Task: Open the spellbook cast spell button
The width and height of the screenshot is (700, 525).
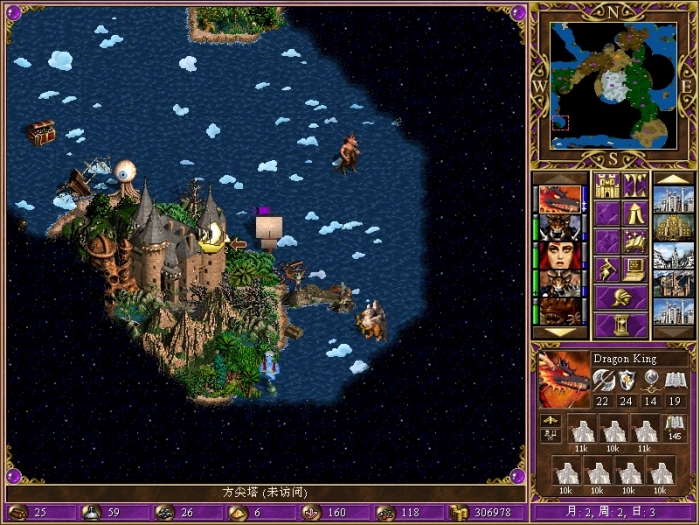Action: [634, 241]
